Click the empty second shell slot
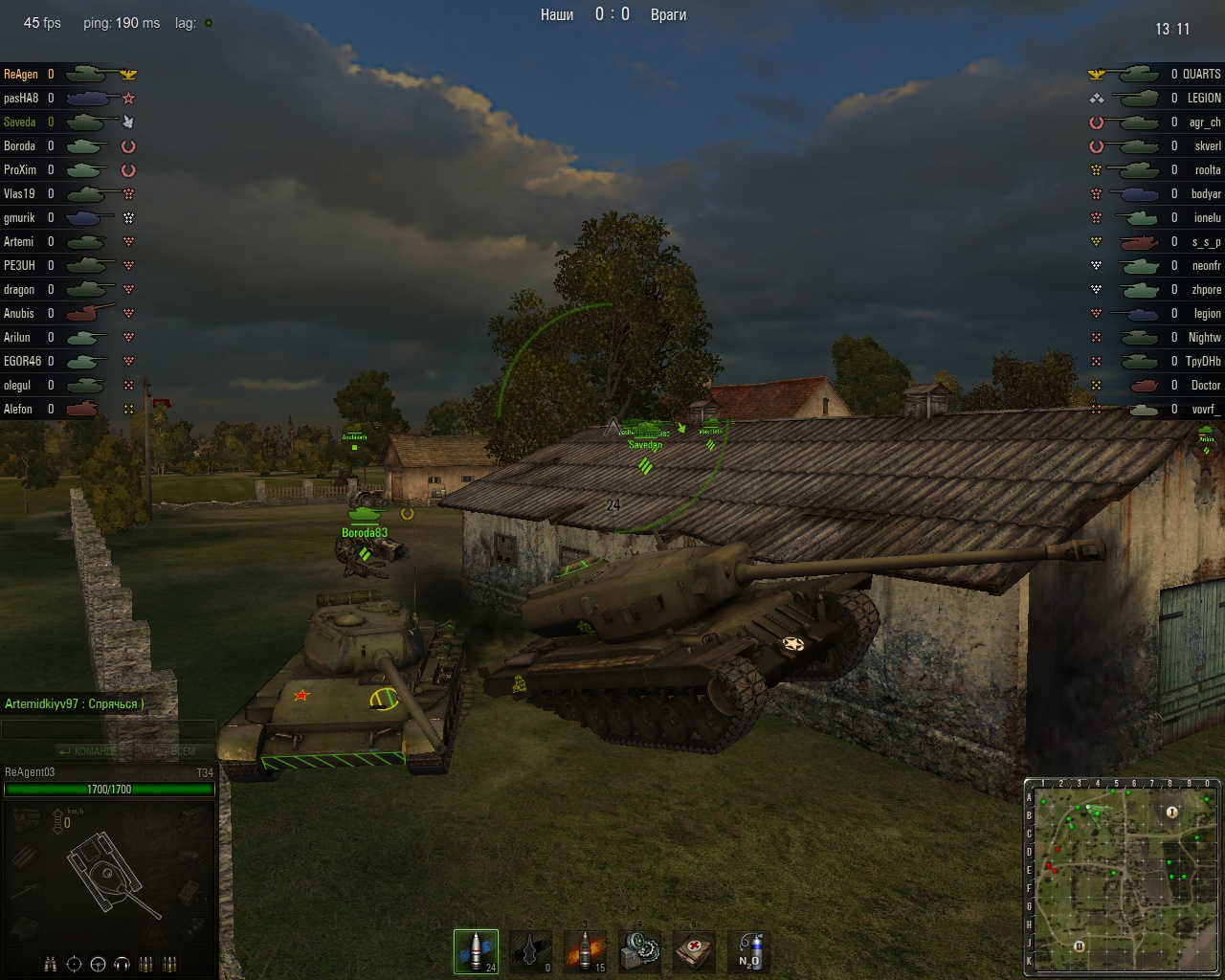 pos(530,950)
